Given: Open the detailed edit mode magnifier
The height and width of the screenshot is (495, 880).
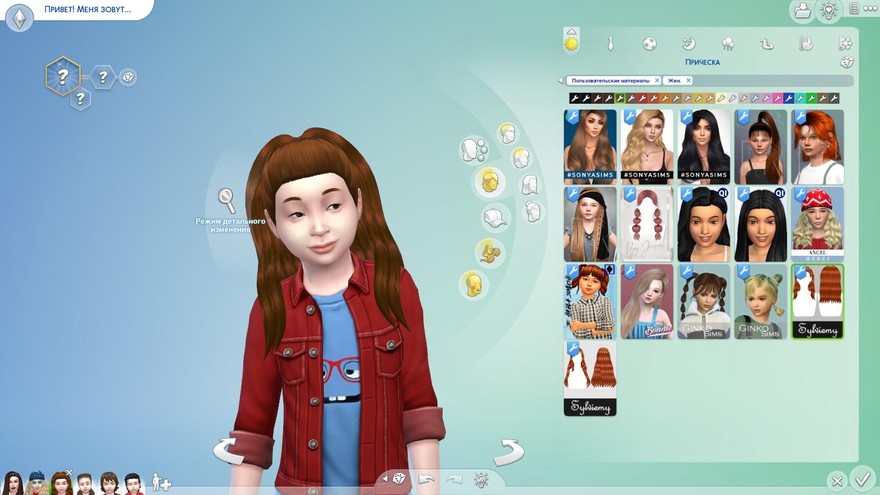Looking at the screenshot, I should [228, 199].
